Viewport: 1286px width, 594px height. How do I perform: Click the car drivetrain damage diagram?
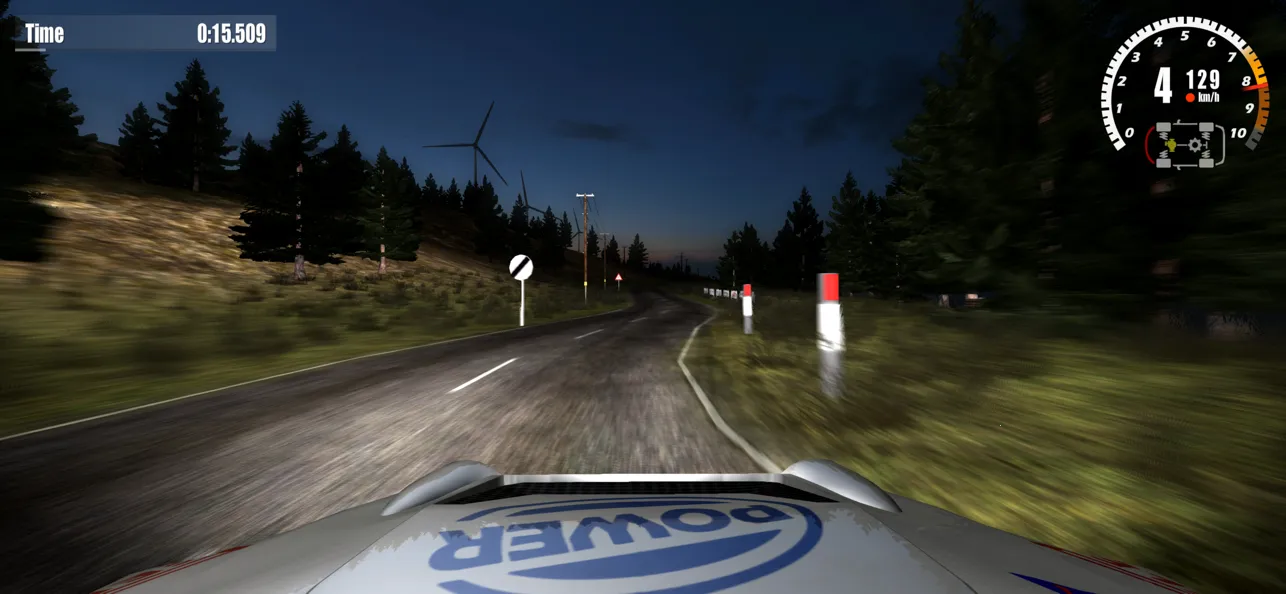tap(1189, 144)
